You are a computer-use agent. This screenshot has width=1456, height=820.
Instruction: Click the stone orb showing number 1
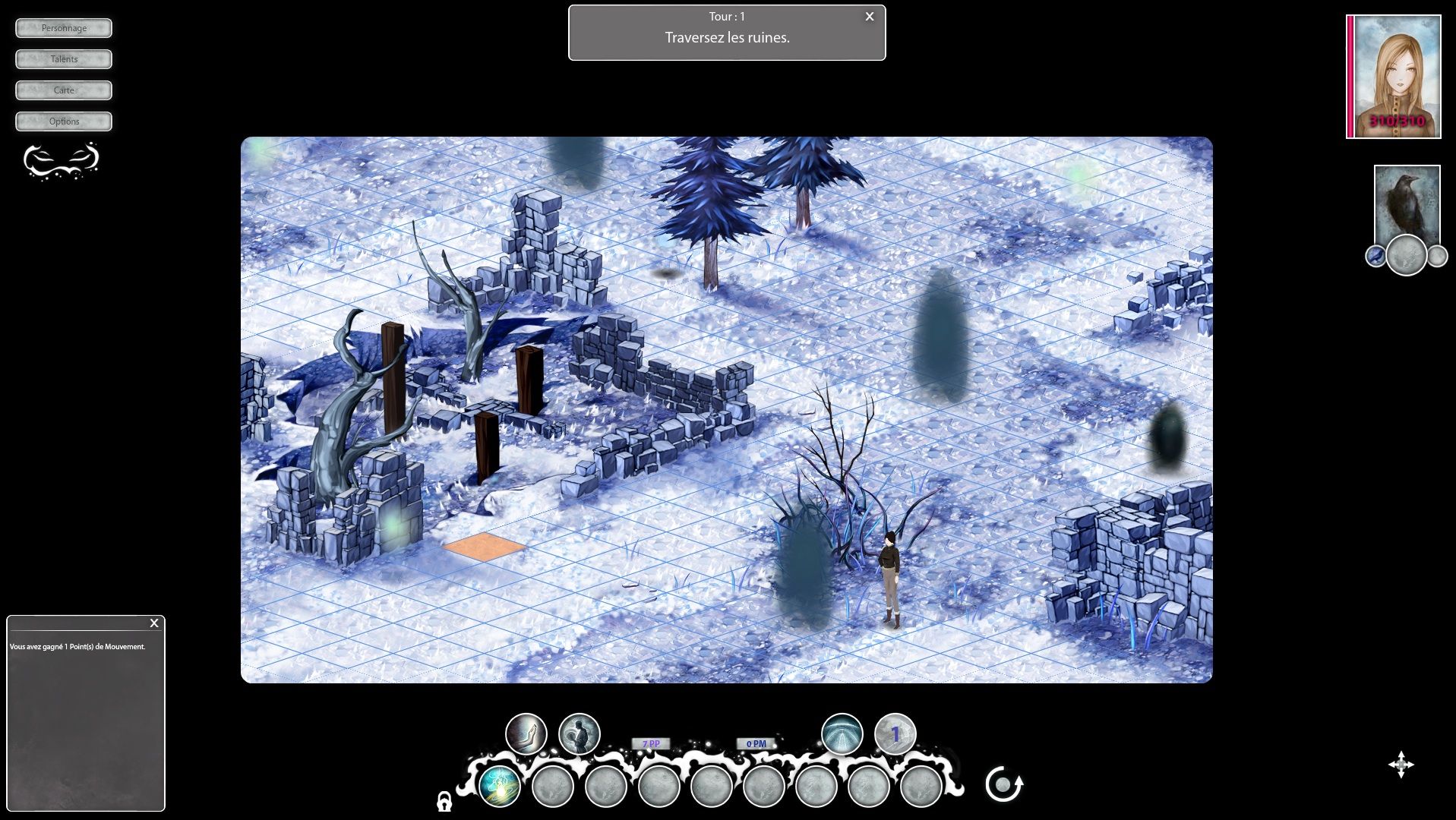[896, 732]
